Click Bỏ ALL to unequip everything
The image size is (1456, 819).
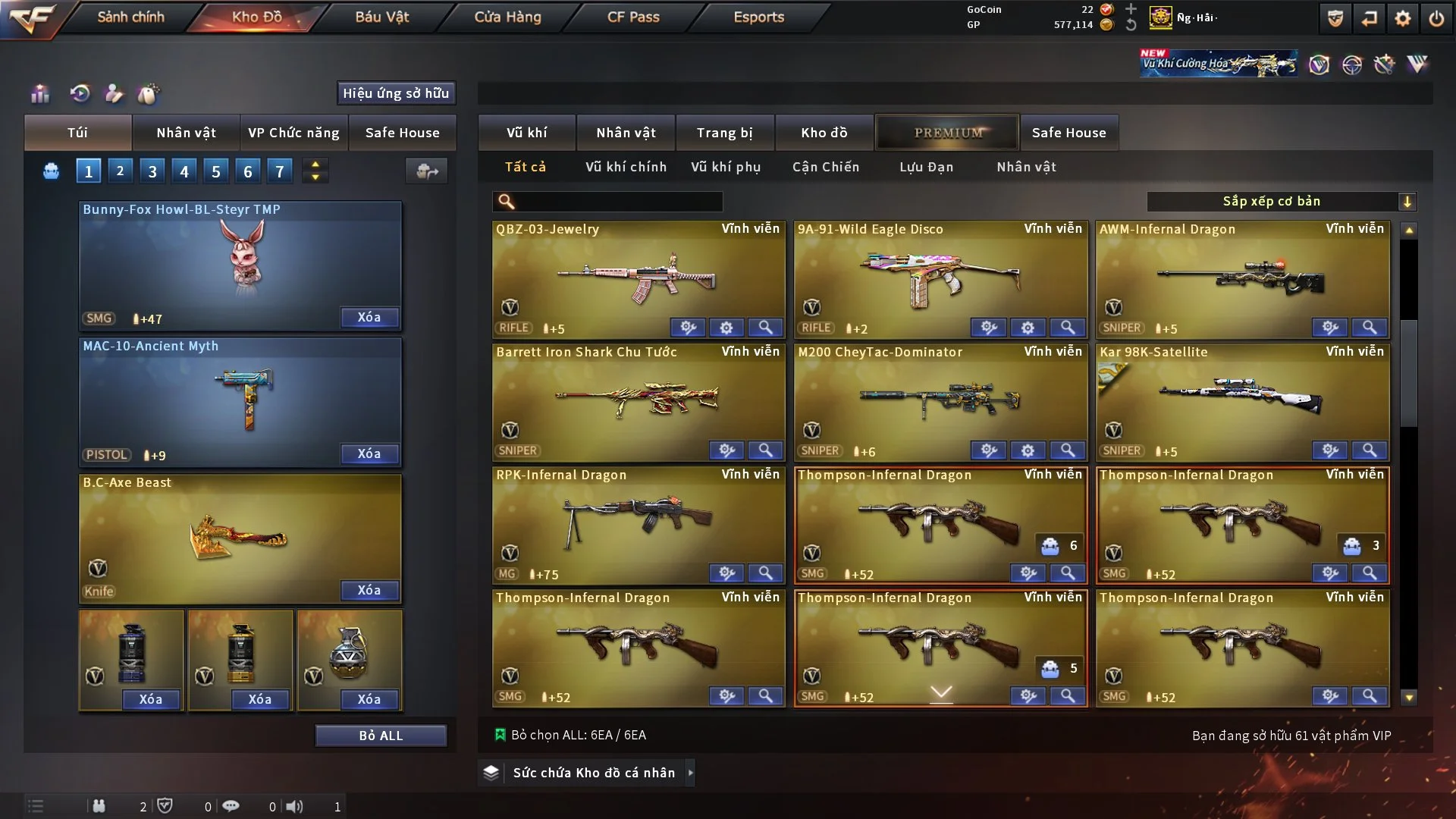(381, 736)
